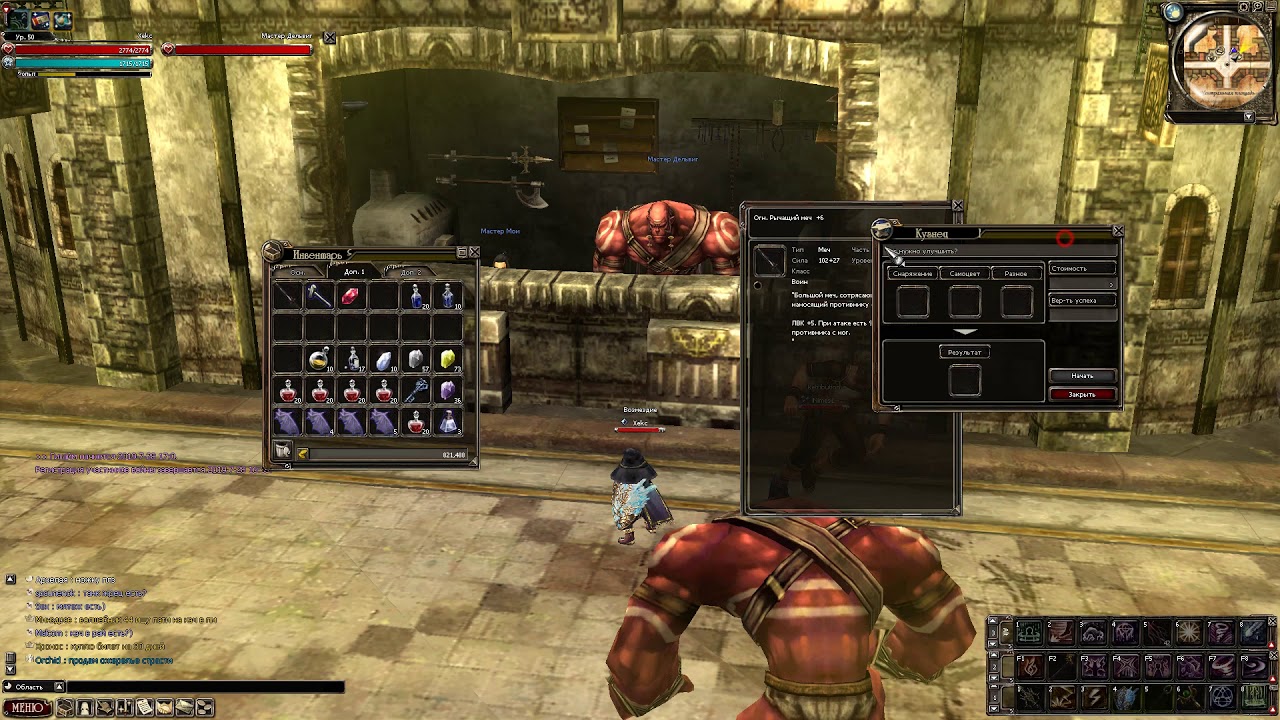The width and height of the screenshot is (1280, 720).
Task: Close the Инвентарь inventory window
Action: click(x=474, y=252)
